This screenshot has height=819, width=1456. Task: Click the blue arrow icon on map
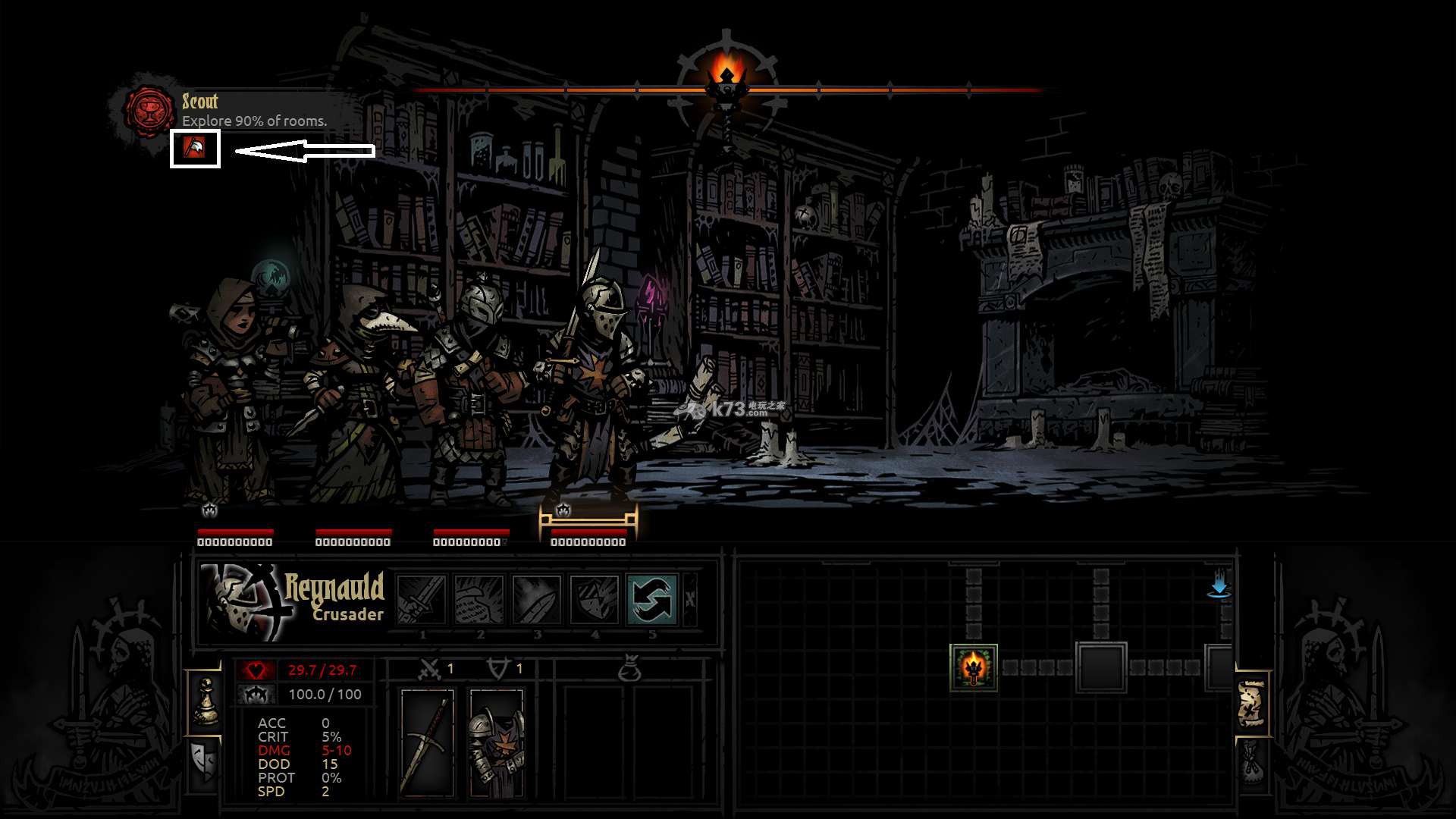(x=1219, y=586)
